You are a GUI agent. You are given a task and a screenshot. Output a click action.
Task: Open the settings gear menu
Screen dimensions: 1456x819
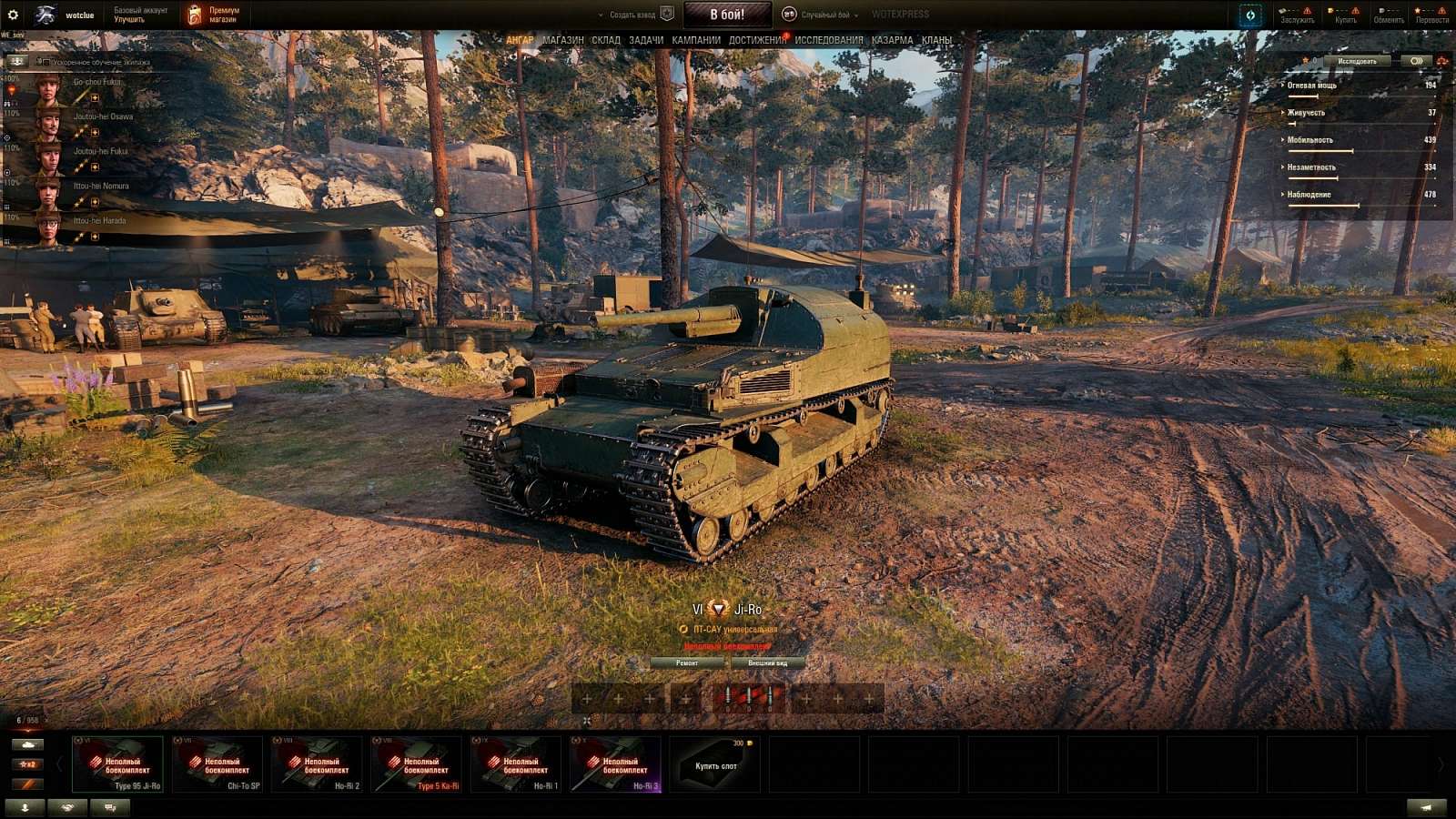13,13
